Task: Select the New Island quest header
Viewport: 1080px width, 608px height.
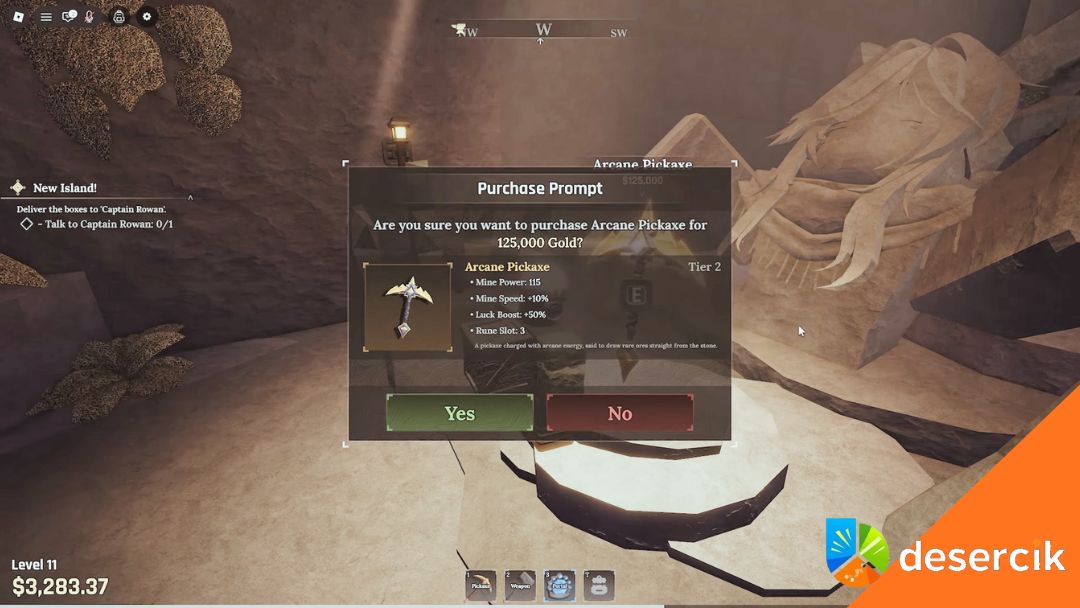Action: pyautogui.click(x=64, y=188)
